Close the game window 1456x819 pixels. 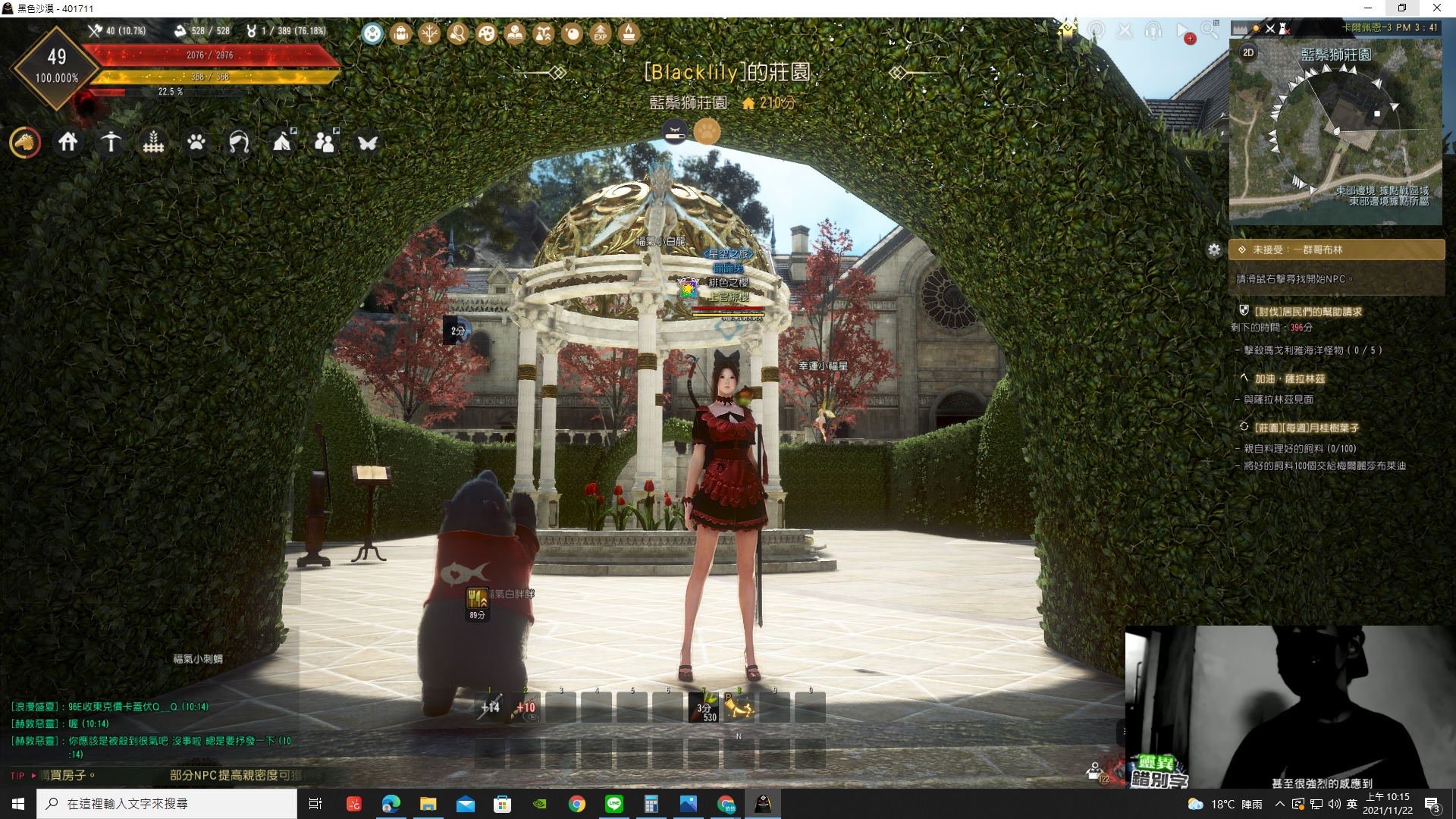point(1436,8)
